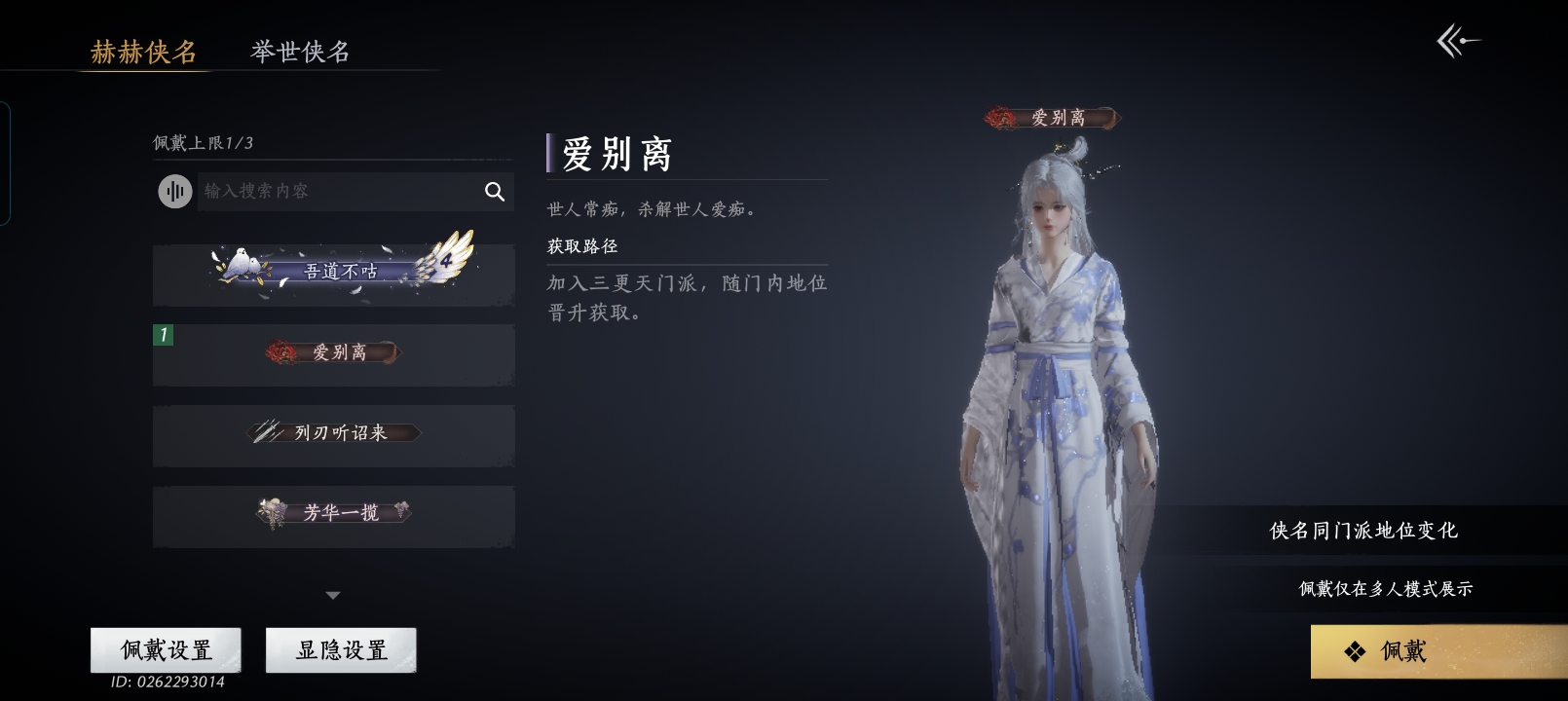
Task: Go back using the top-right arrow
Action: point(1458,41)
